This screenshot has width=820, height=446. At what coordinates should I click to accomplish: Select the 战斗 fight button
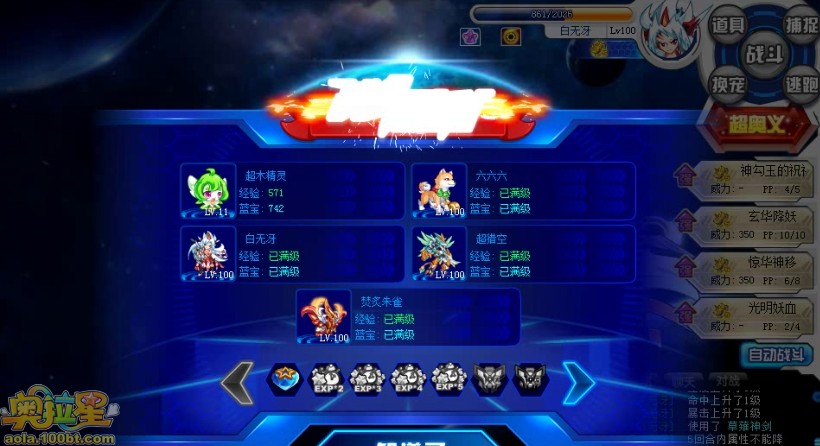click(x=764, y=54)
